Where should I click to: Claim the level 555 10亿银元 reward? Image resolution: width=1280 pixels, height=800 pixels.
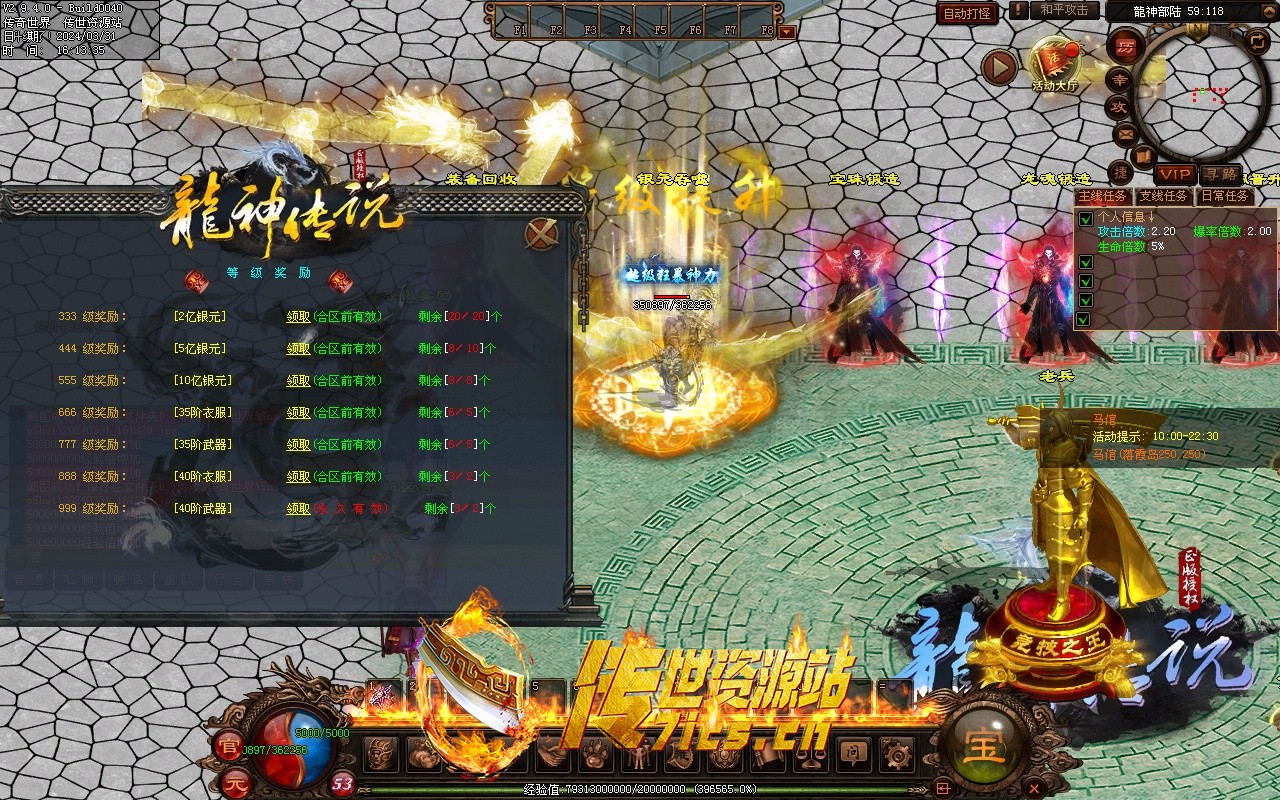pos(298,381)
